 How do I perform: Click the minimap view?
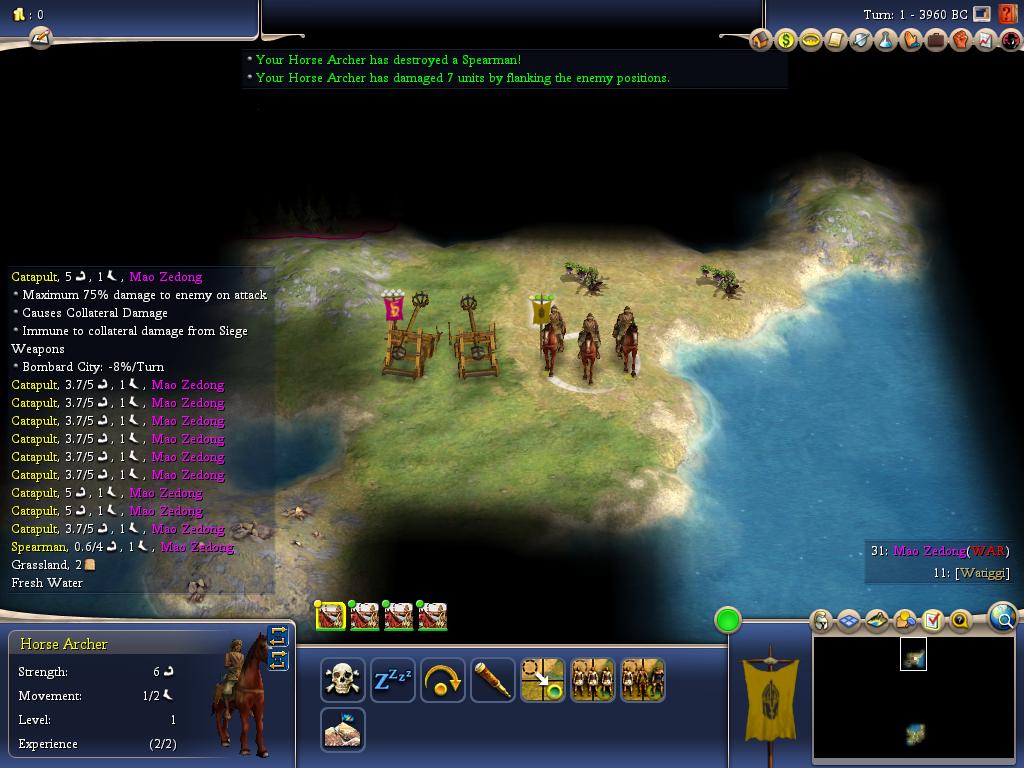point(914,697)
